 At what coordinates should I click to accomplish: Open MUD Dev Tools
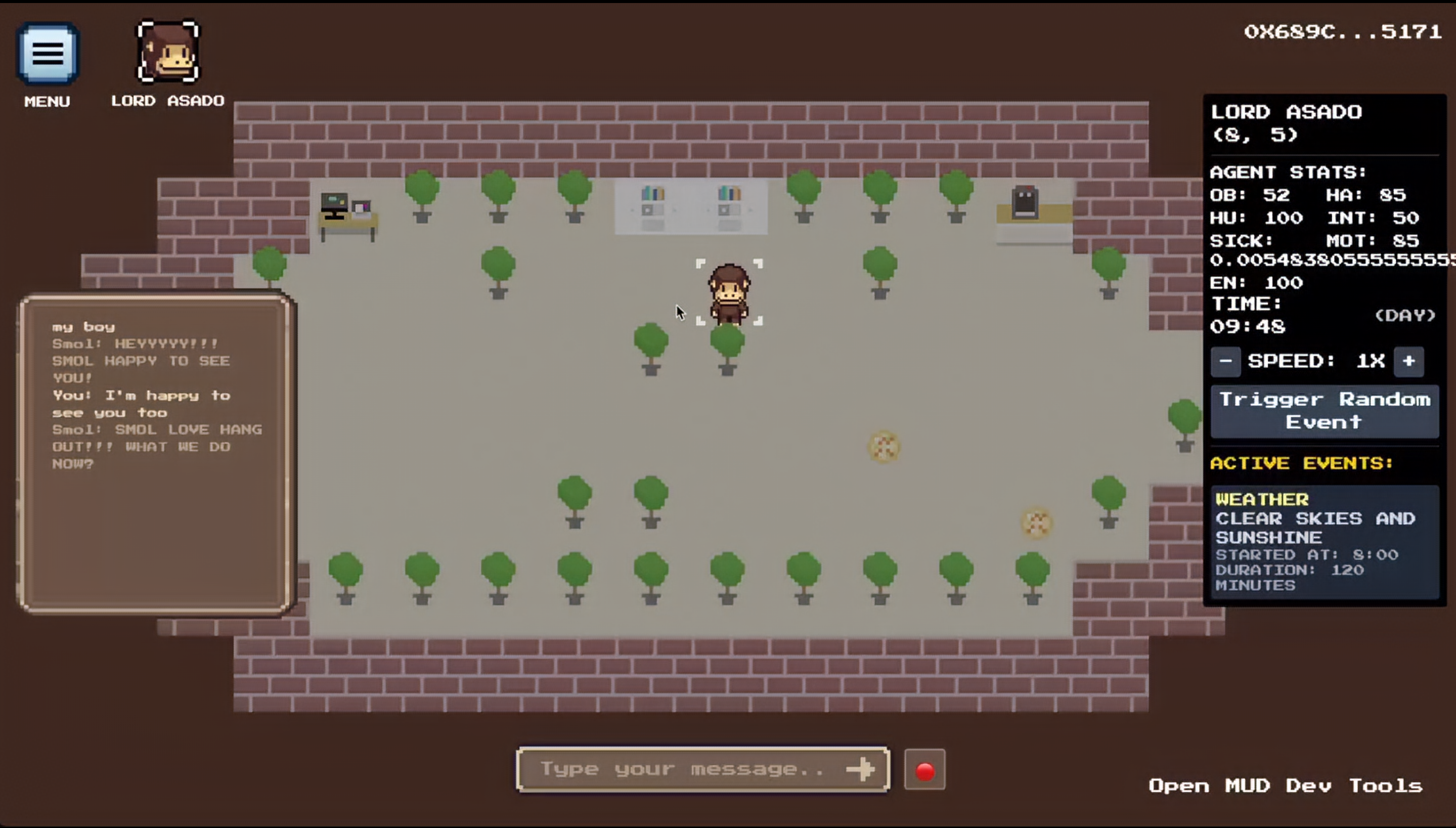pyautogui.click(x=1285, y=786)
